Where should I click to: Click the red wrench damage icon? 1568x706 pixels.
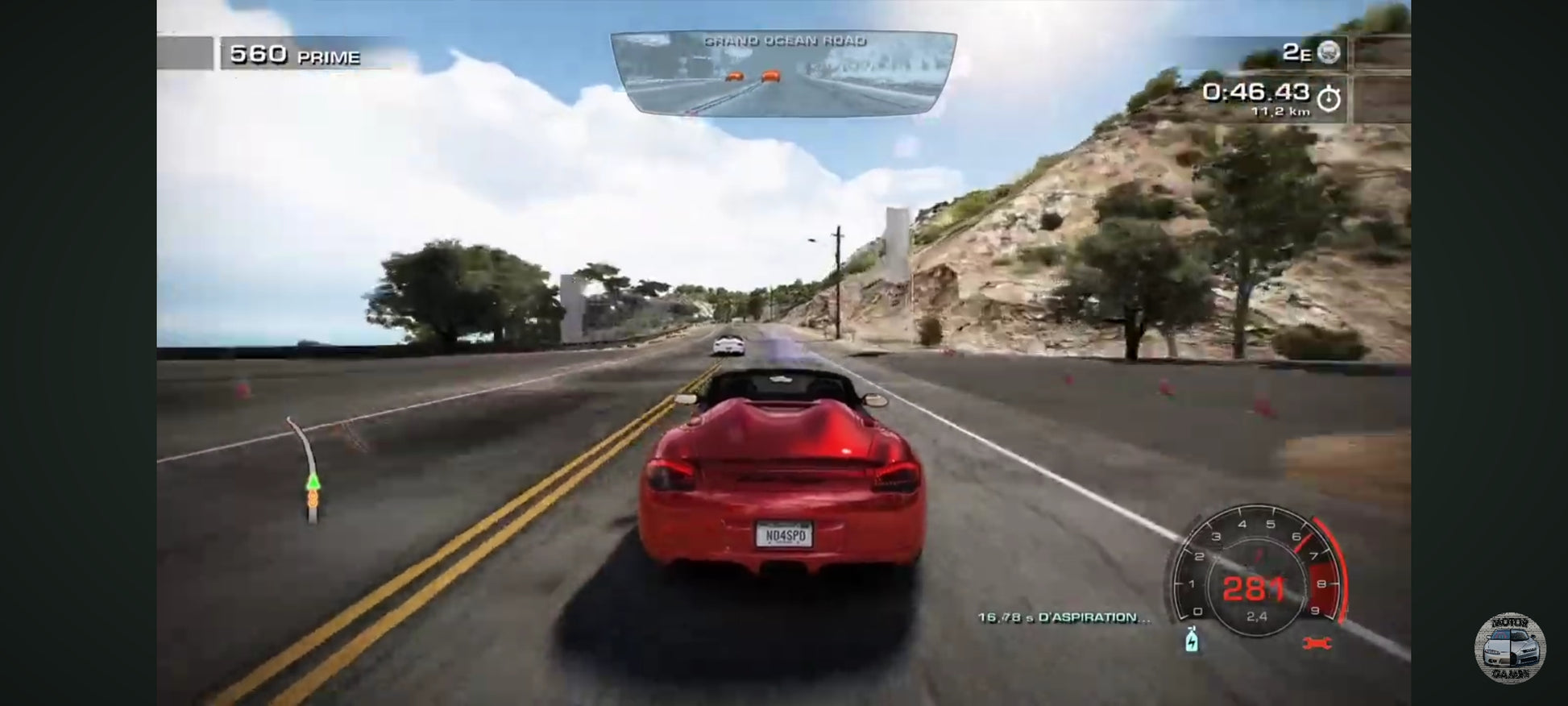coord(1317,642)
